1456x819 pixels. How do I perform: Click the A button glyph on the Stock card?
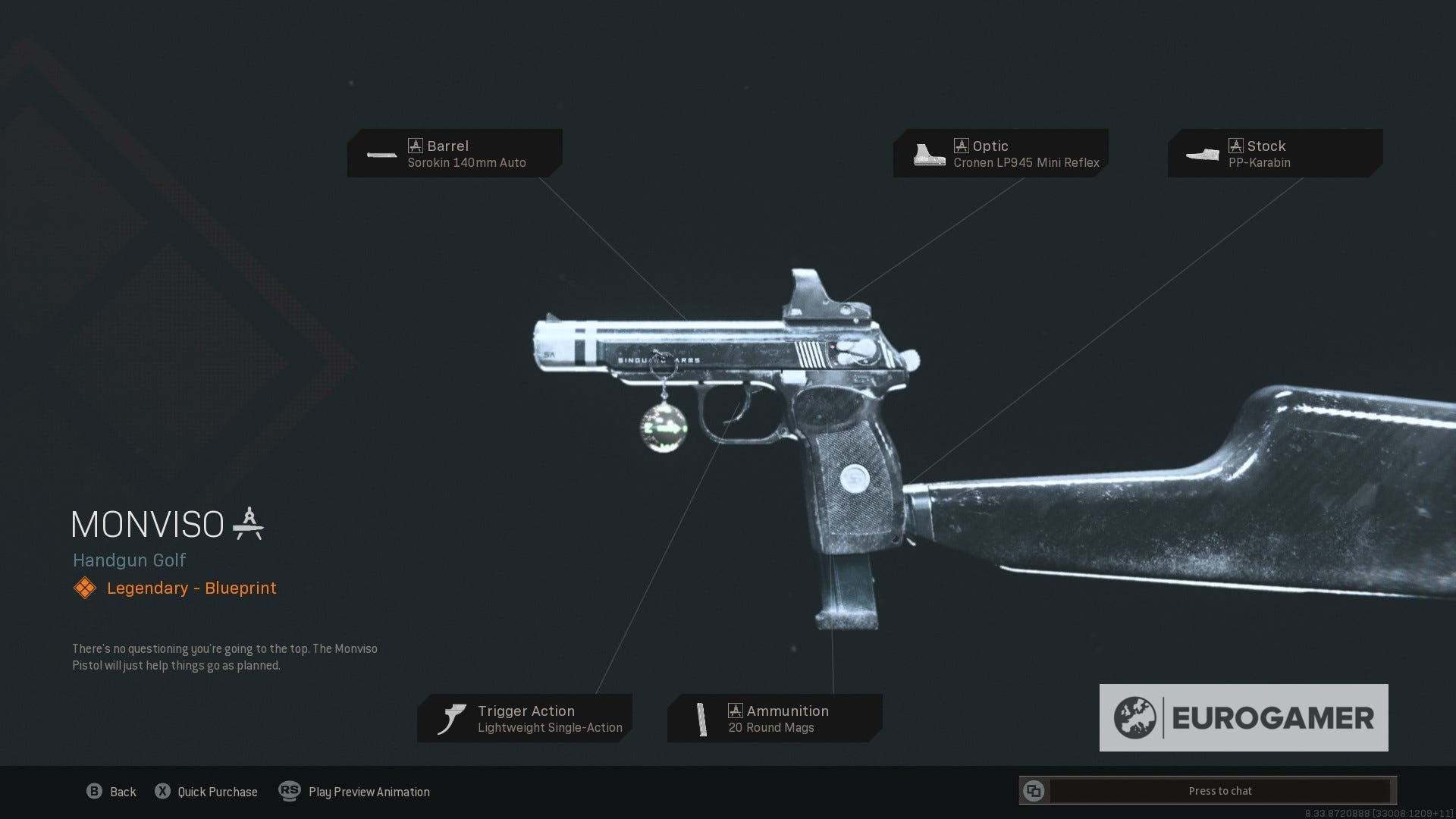tap(1236, 145)
